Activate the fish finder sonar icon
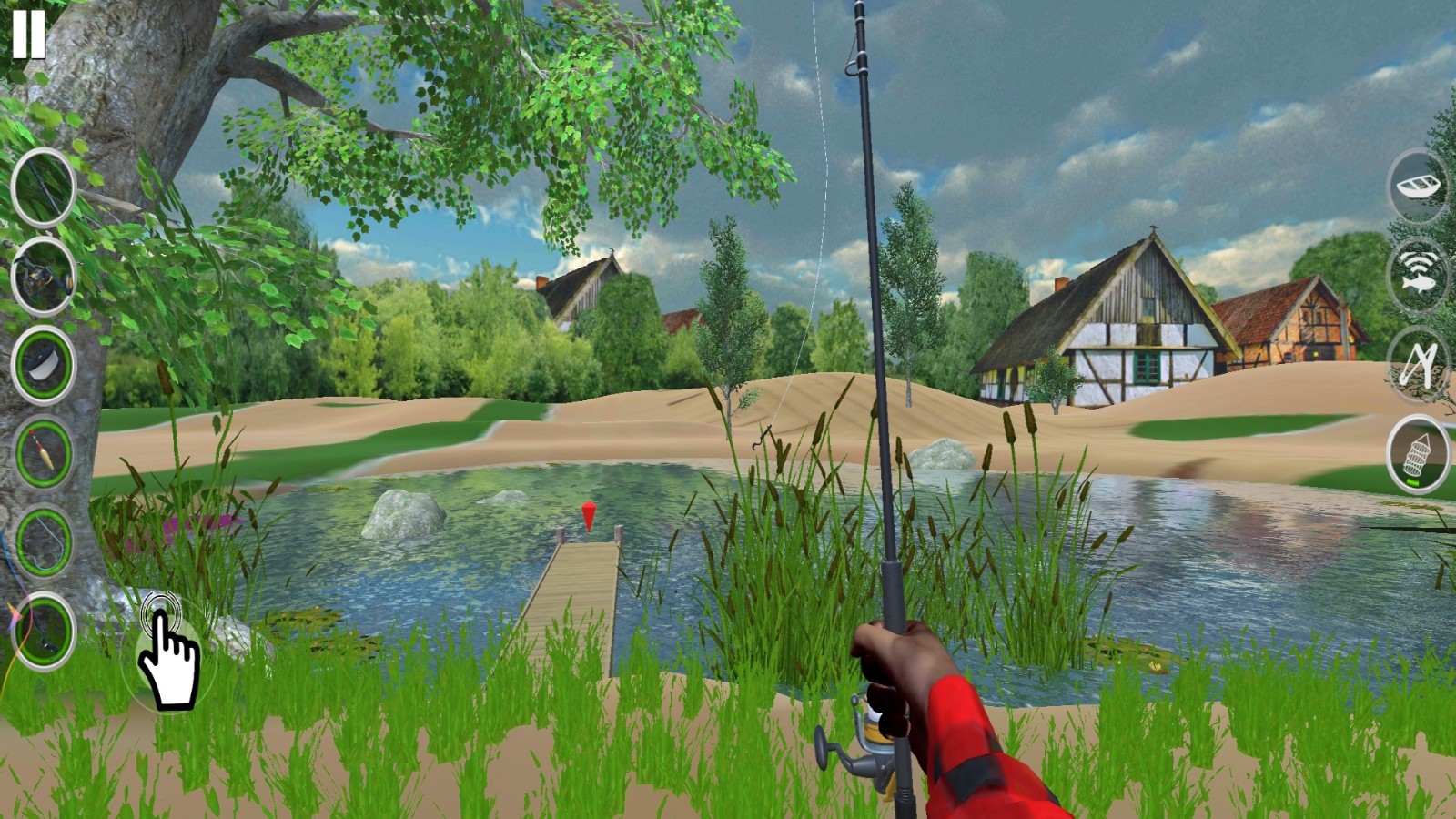This screenshot has width=1456, height=819. 1419,275
